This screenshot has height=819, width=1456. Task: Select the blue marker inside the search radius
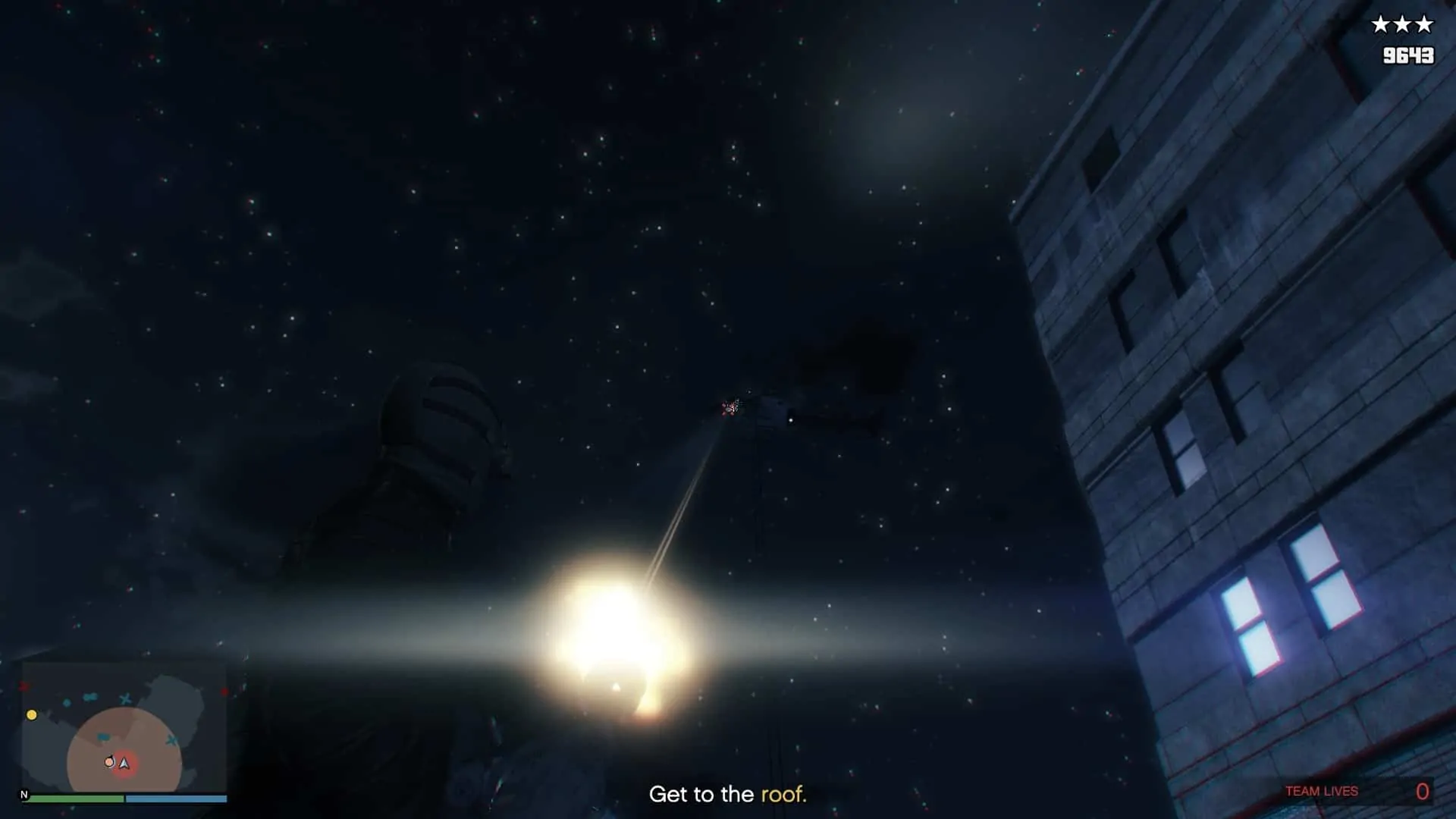[104, 737]
